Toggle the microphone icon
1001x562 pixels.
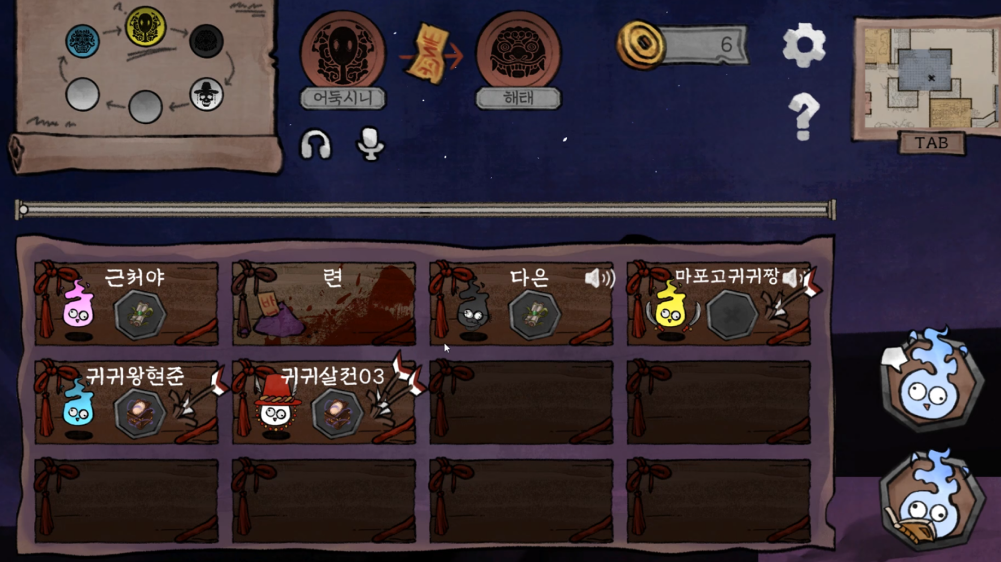click(x=370, y=145)
